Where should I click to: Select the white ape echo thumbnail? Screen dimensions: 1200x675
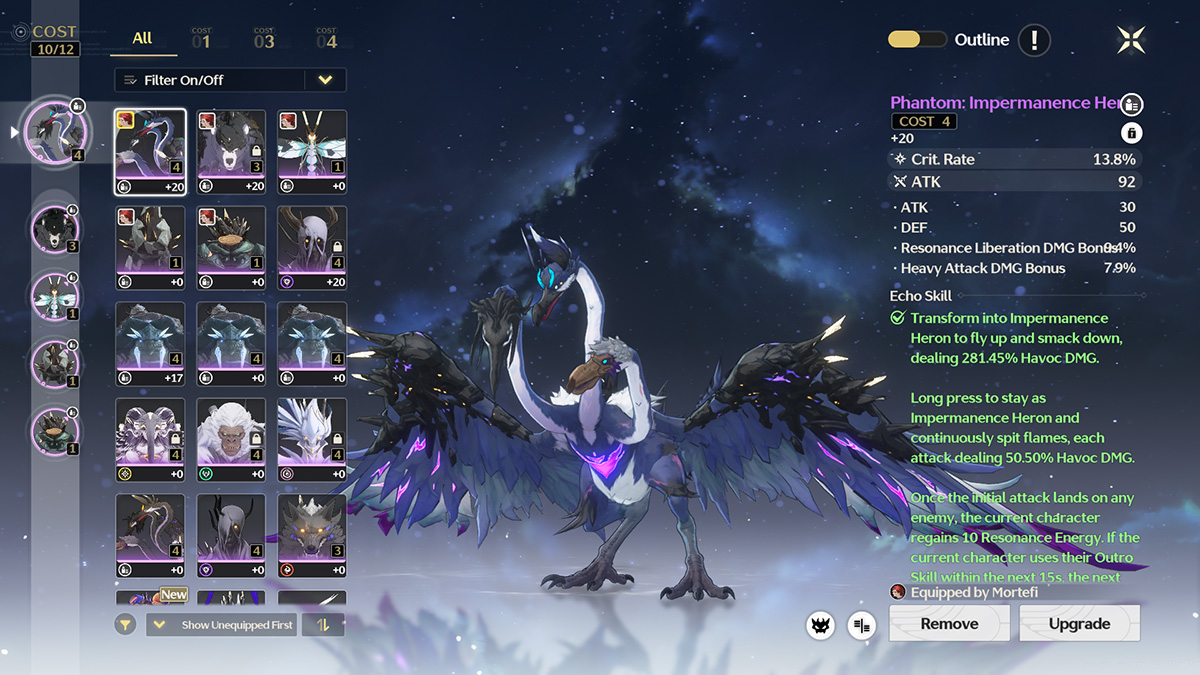coord(231,440)
